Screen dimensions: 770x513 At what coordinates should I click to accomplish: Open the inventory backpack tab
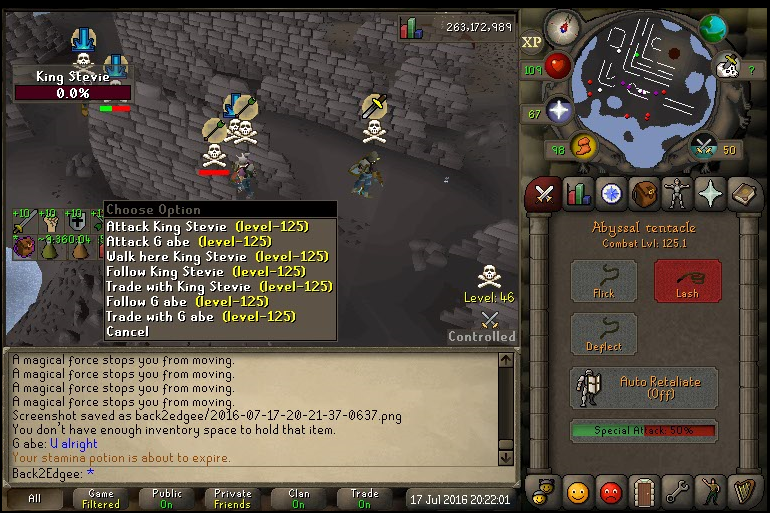coord(645,193)
